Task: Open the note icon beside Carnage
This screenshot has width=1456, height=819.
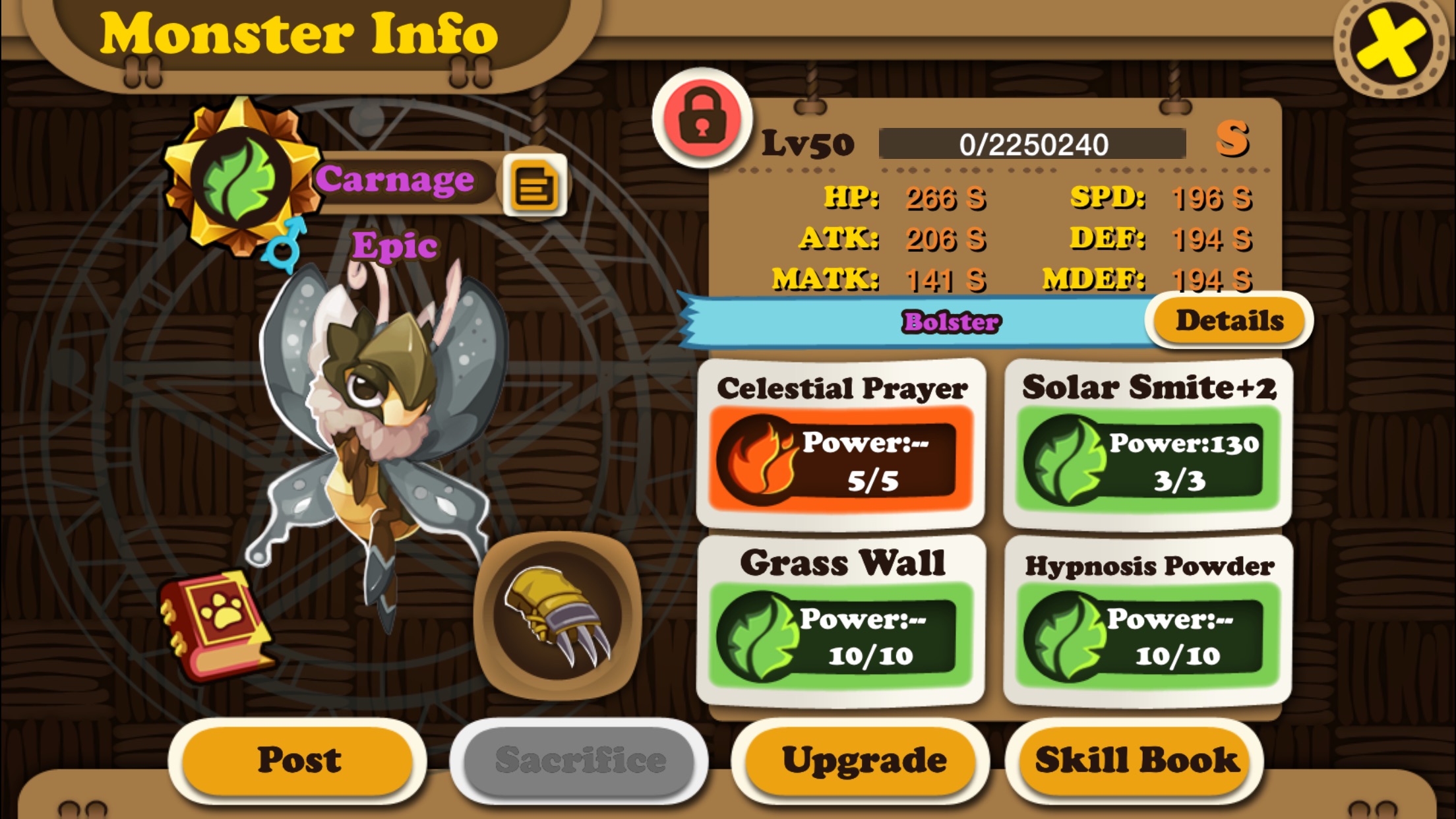Action: coord(534,185)
